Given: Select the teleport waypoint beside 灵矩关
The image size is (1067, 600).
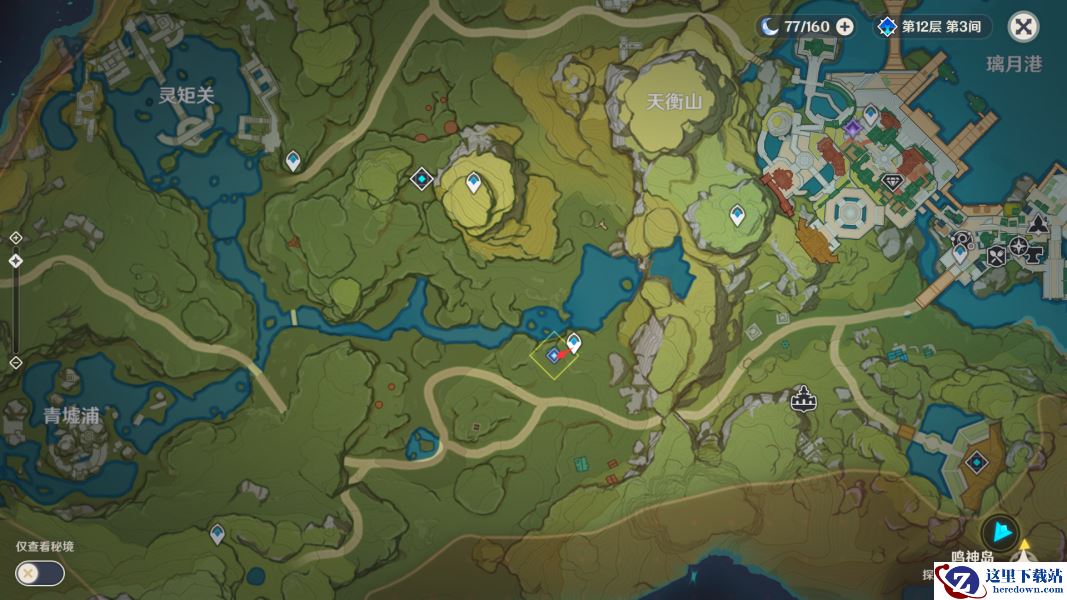Looking at the screenshot, I should point(293,160).
